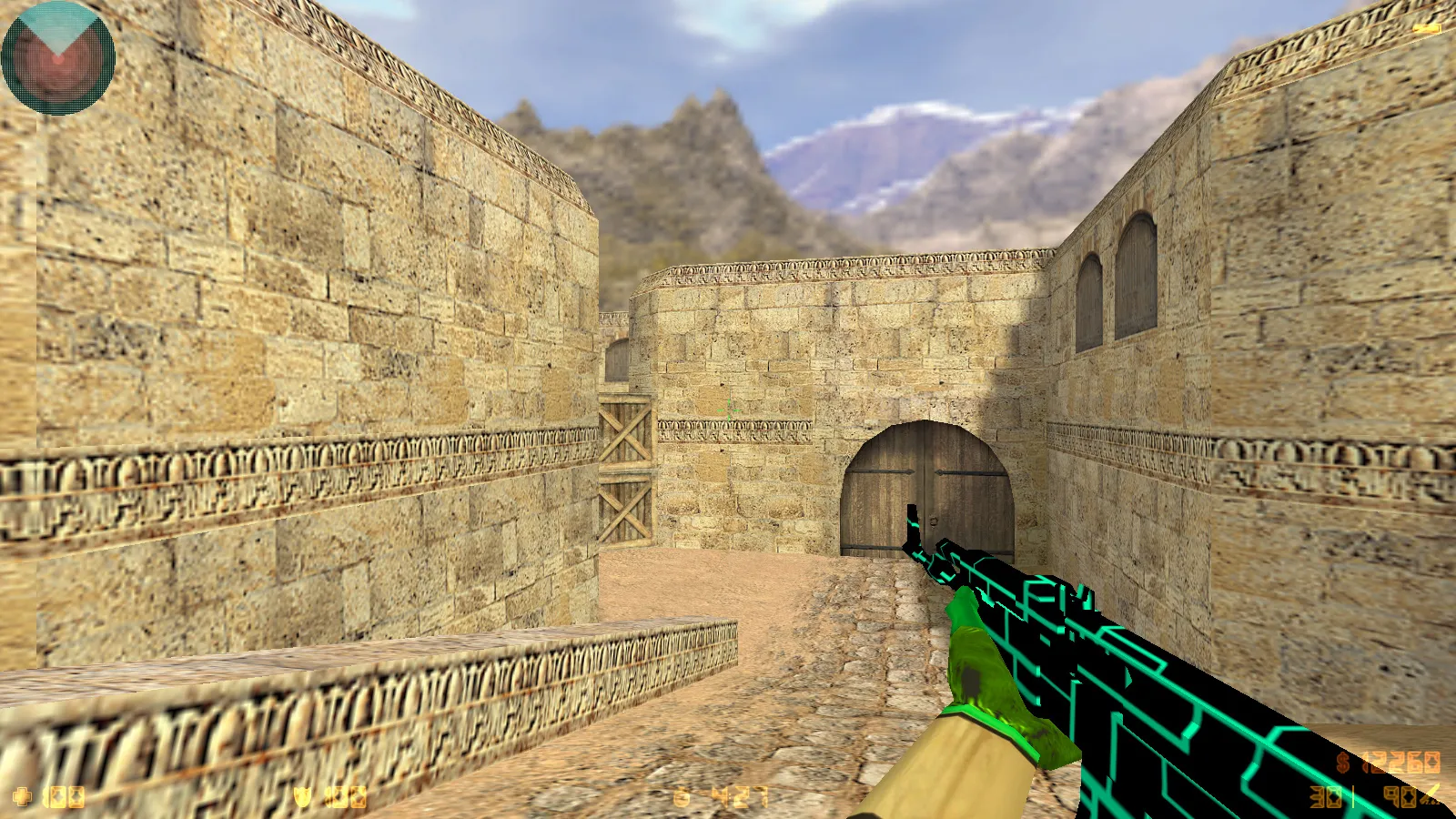Click the circular radar minimap
The height and width of the screenshot is (819, 1456).
(58, 58)
